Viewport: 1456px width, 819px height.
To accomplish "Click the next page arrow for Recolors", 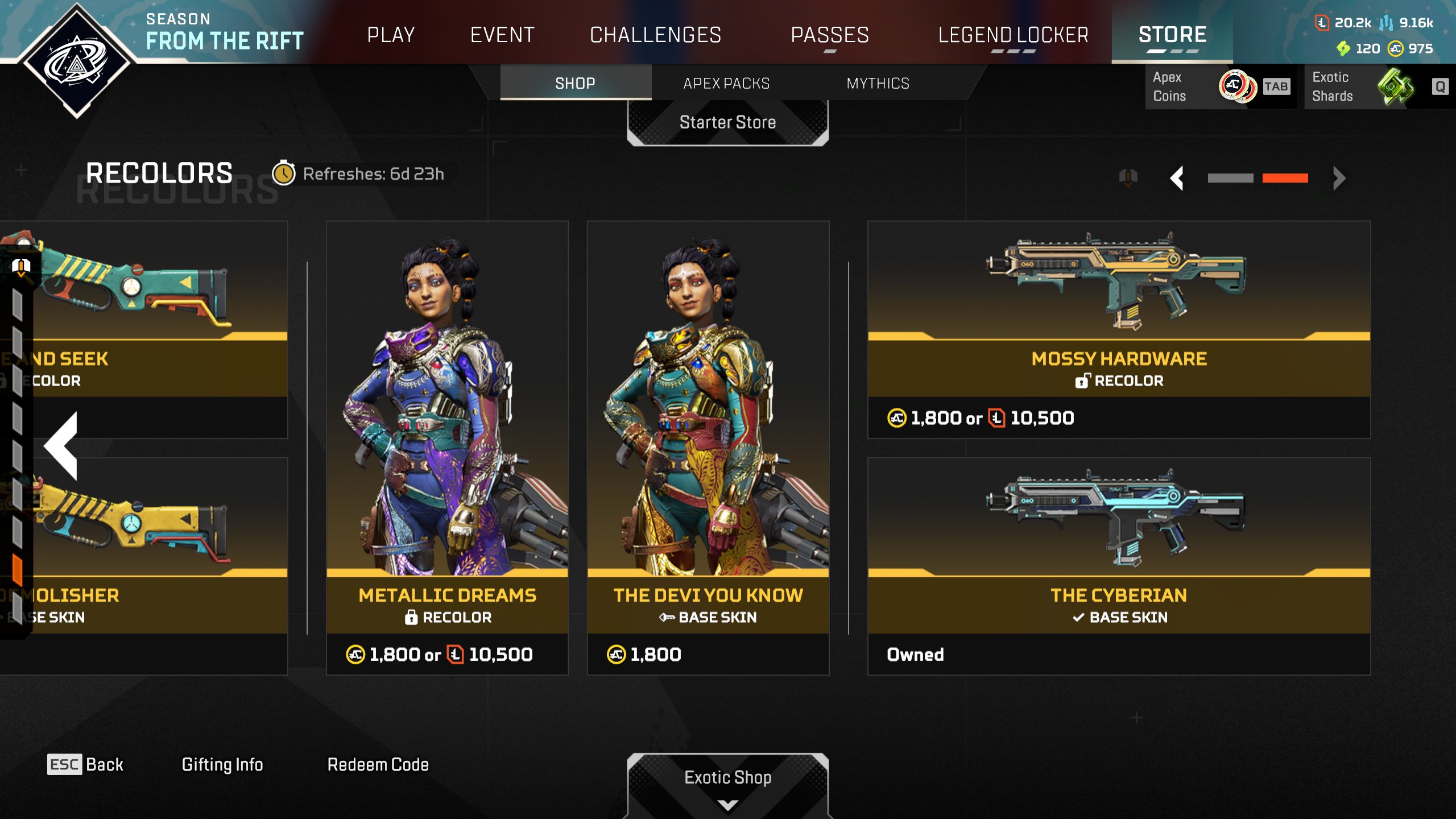I will click(x=1339, y=178).
